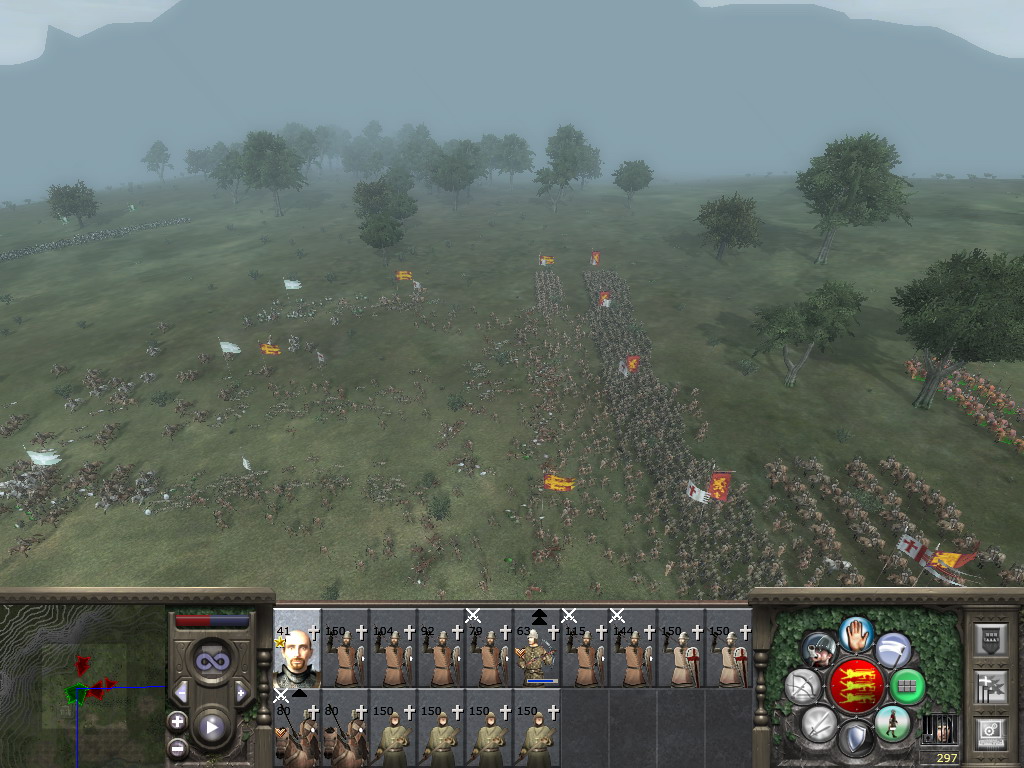Click the red faction emblem with three lions
The width and height of the screenshot is (1024, 768).
click(x=856, y=686)
